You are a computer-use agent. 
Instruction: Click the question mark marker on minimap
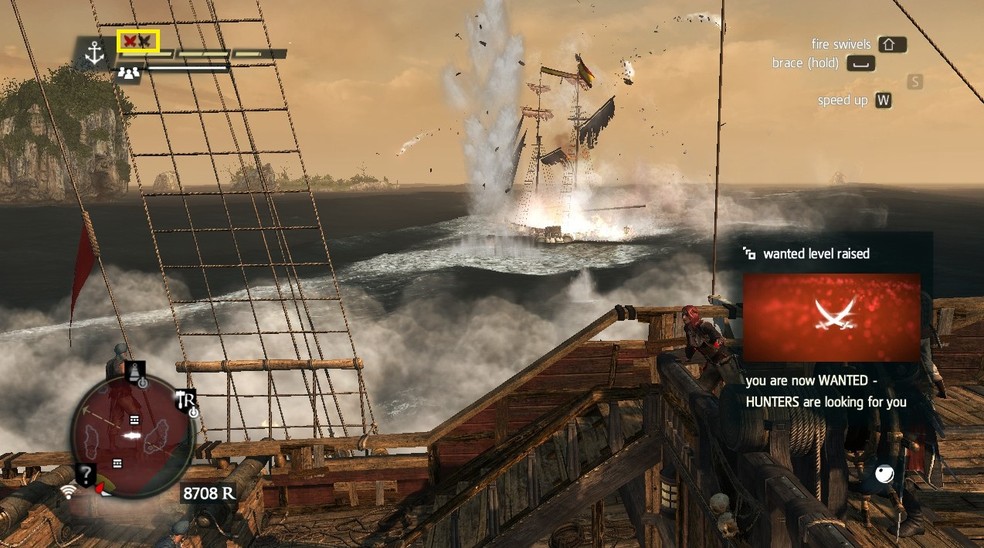tap(88, 476)
